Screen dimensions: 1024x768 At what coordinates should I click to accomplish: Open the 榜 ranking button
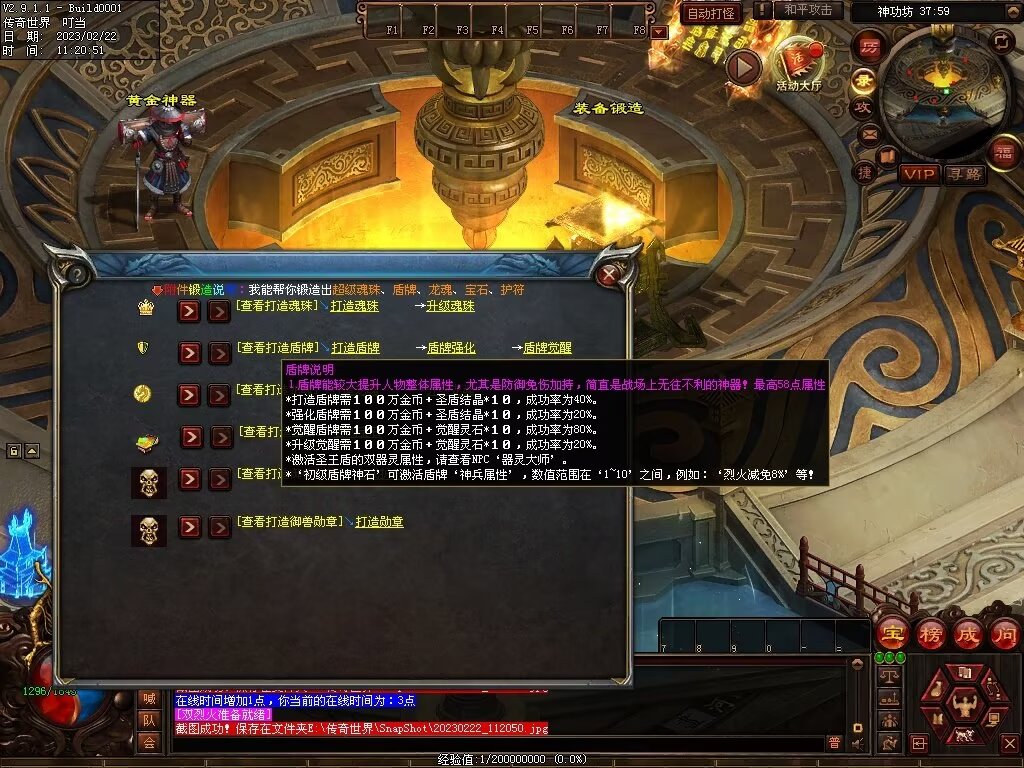[x=930, y=634]
